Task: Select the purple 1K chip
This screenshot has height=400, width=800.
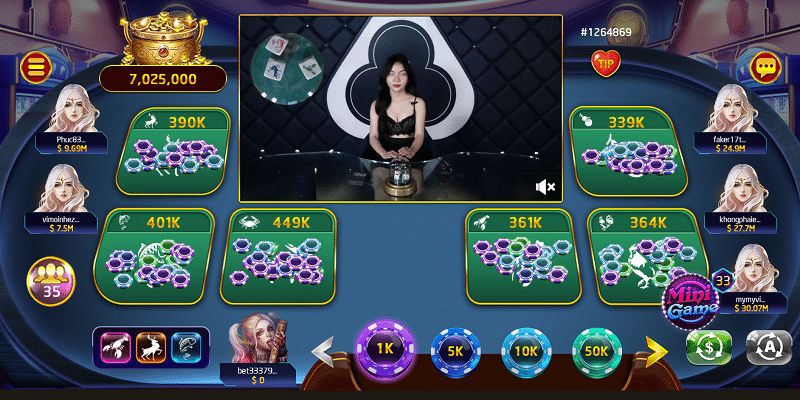Action: pyautogui.click(x=384, y=350)
